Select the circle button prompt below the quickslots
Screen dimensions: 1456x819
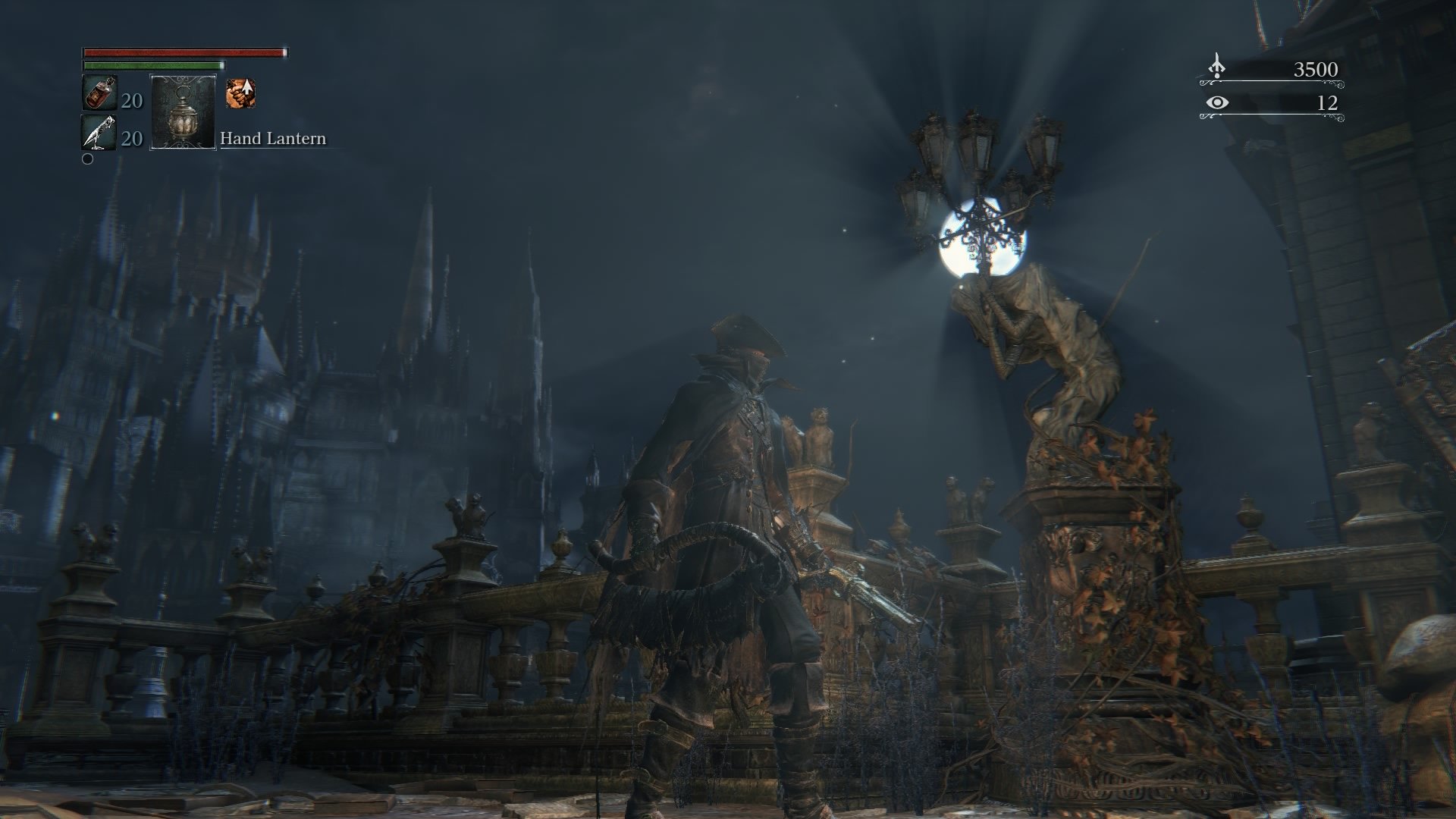tap(89, 159)
